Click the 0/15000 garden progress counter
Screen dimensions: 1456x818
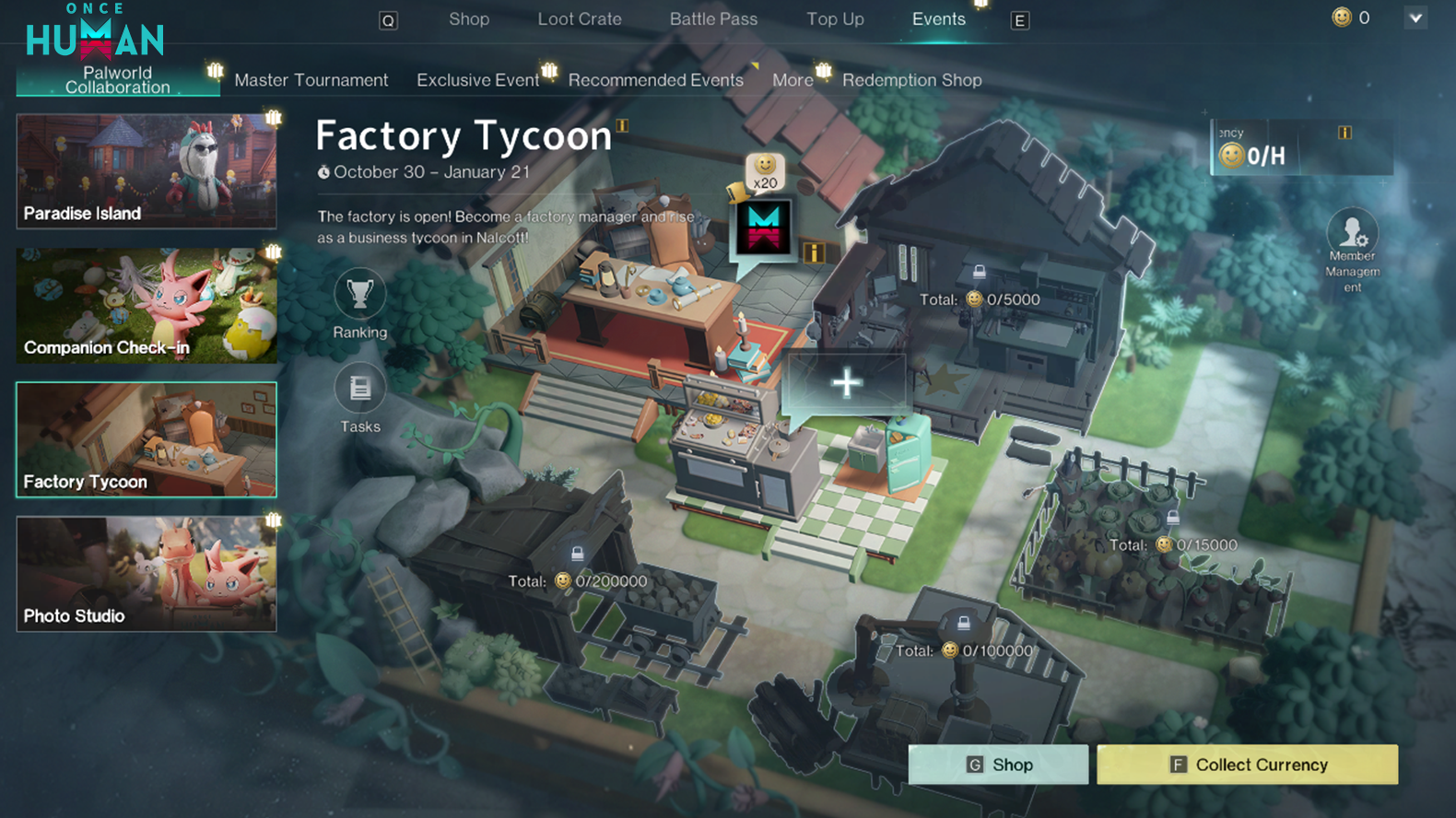(1164, 544)
